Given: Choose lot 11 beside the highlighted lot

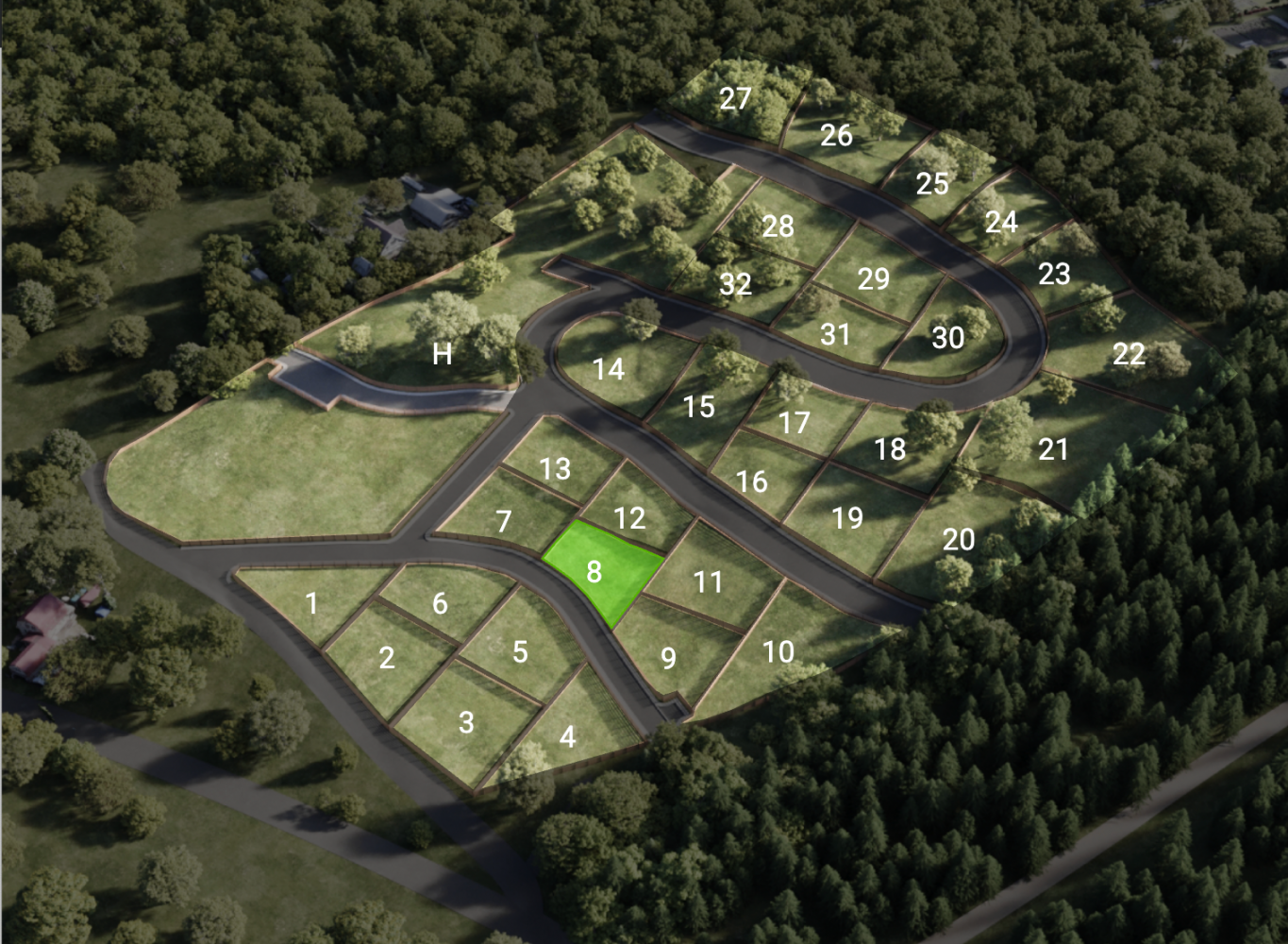Looking at the screenshot, I should pyautogui.click(x=708, y=582).
